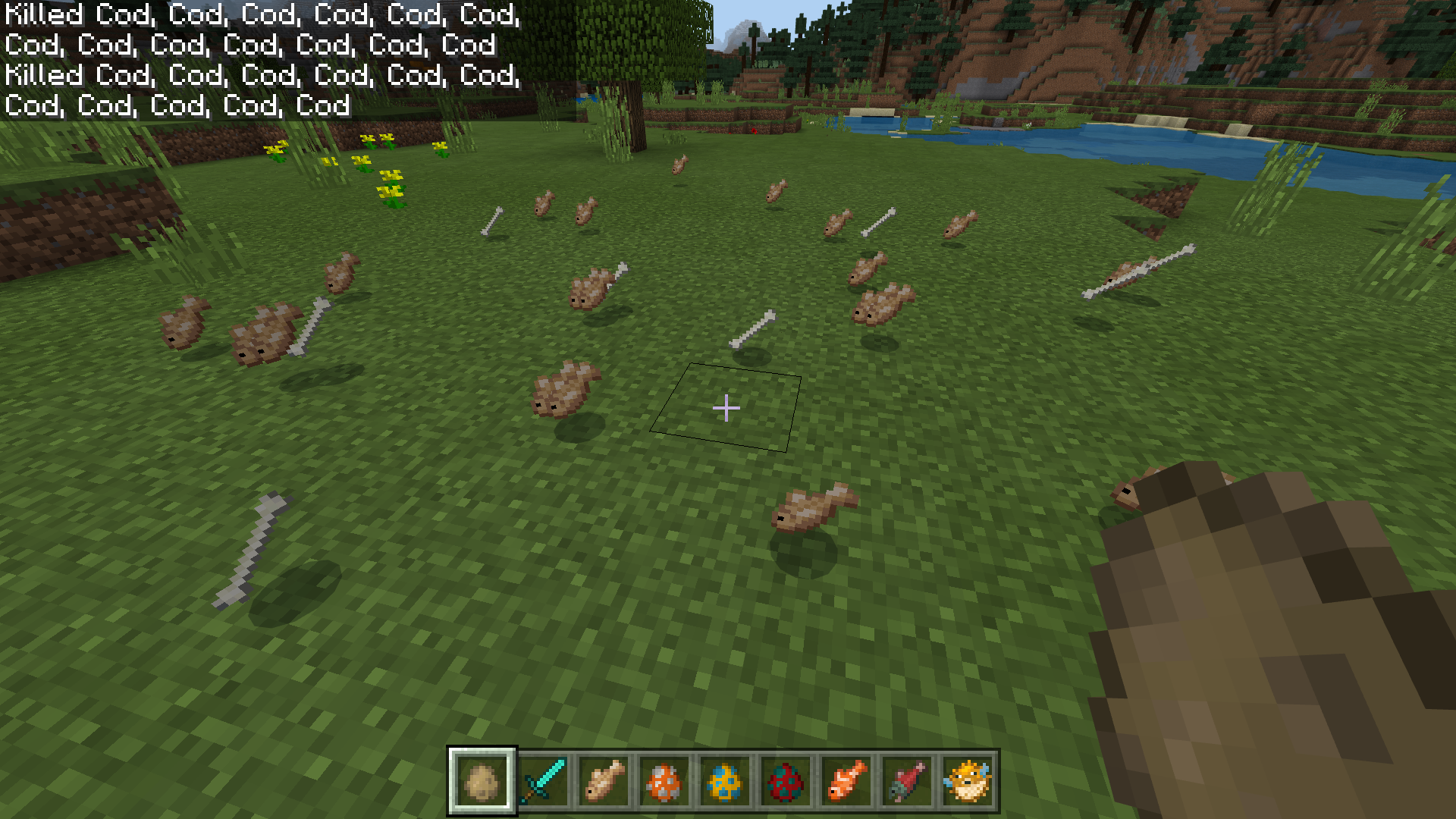Viewport: 1456px width, 819px height.
Task: Choose the raw salmon hotbar slot
Action: 907,781
